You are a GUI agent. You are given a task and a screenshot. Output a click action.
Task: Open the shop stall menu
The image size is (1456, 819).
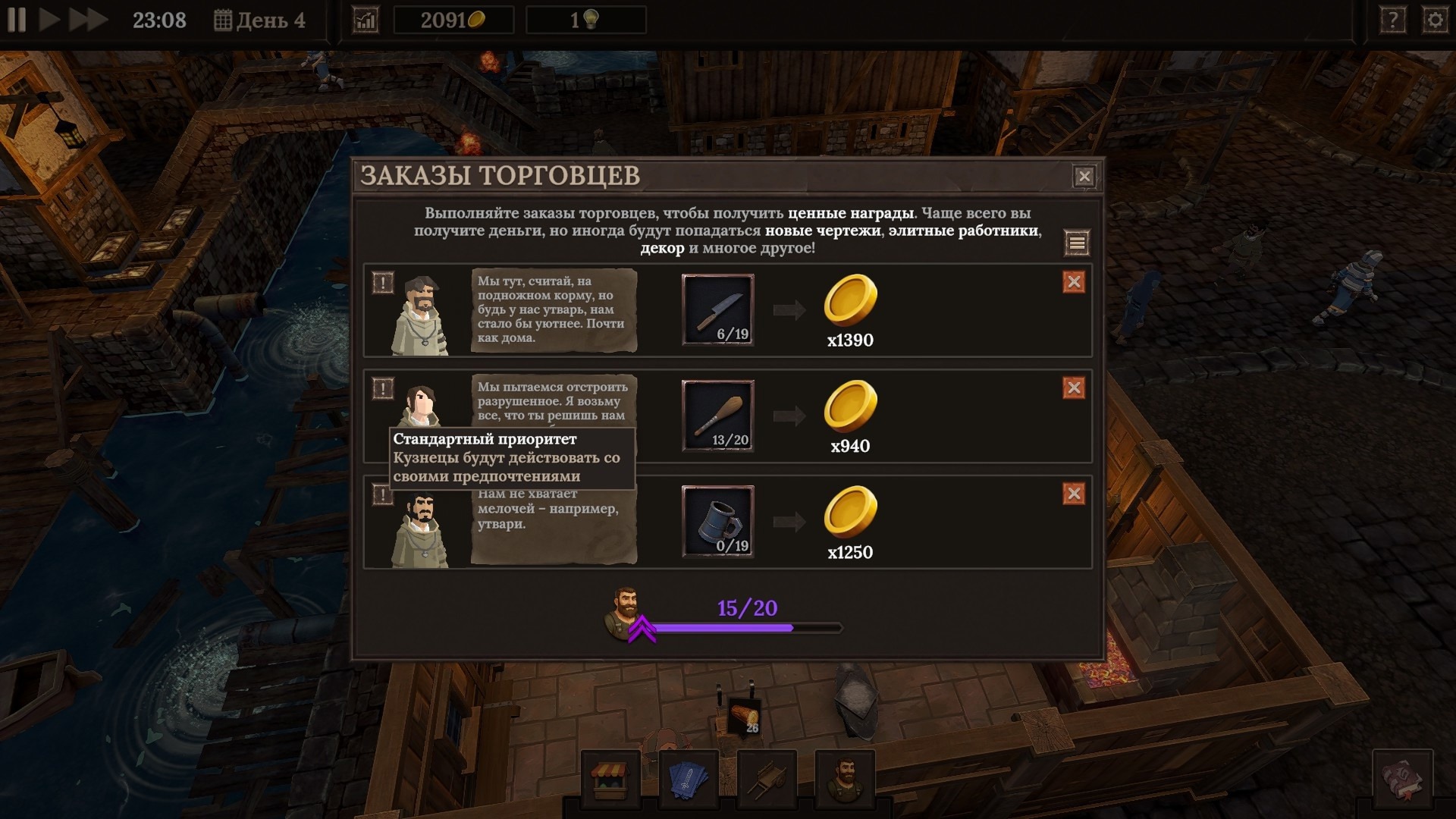coord(610,778)
